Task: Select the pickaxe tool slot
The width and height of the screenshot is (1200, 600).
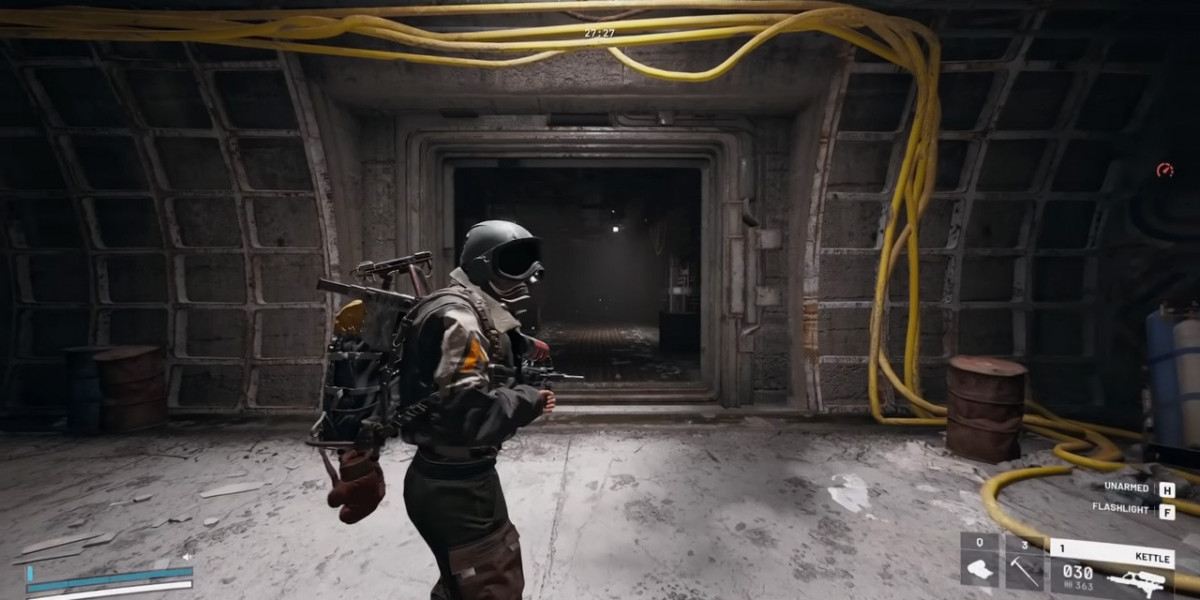Action: click(1024, 567)
